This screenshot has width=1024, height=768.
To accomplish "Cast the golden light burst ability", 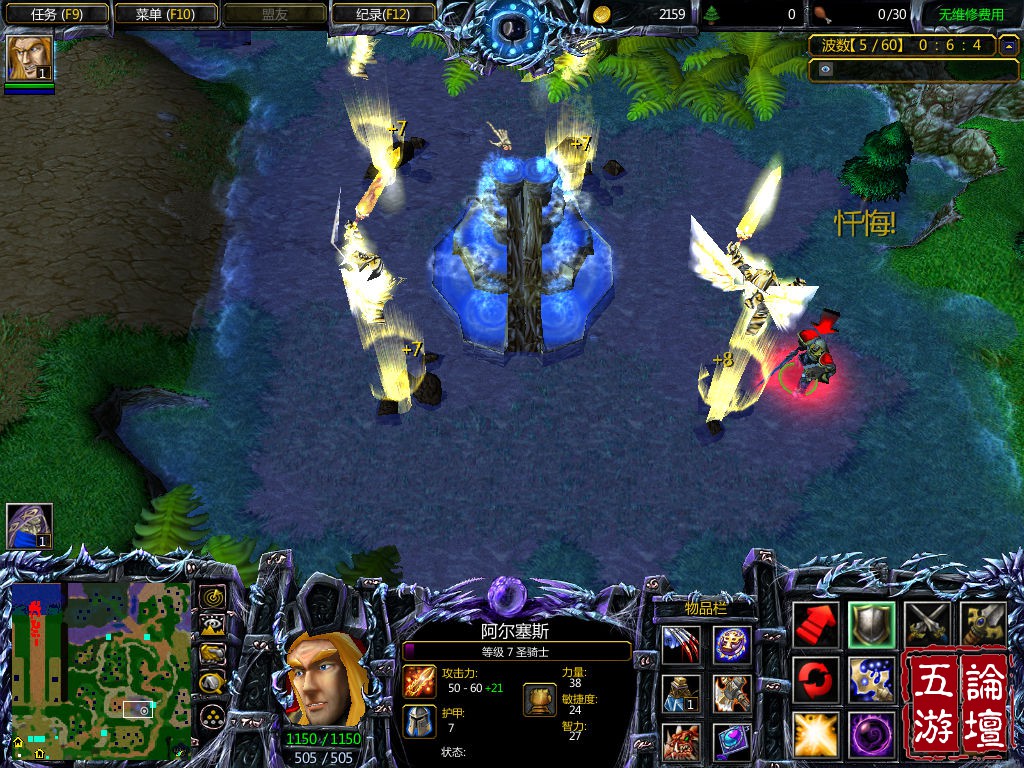I will click(816, 734).
